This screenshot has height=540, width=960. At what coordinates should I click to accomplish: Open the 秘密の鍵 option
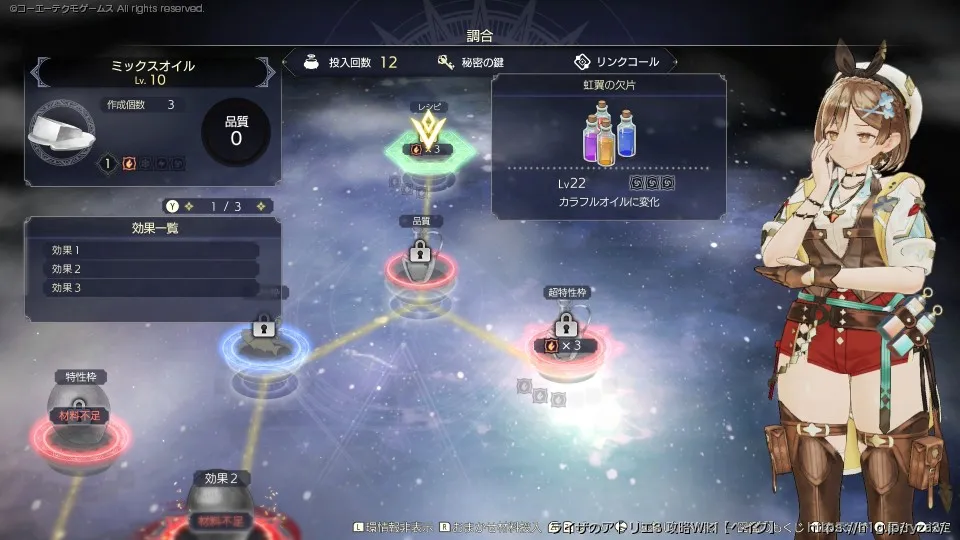[472, 62]
